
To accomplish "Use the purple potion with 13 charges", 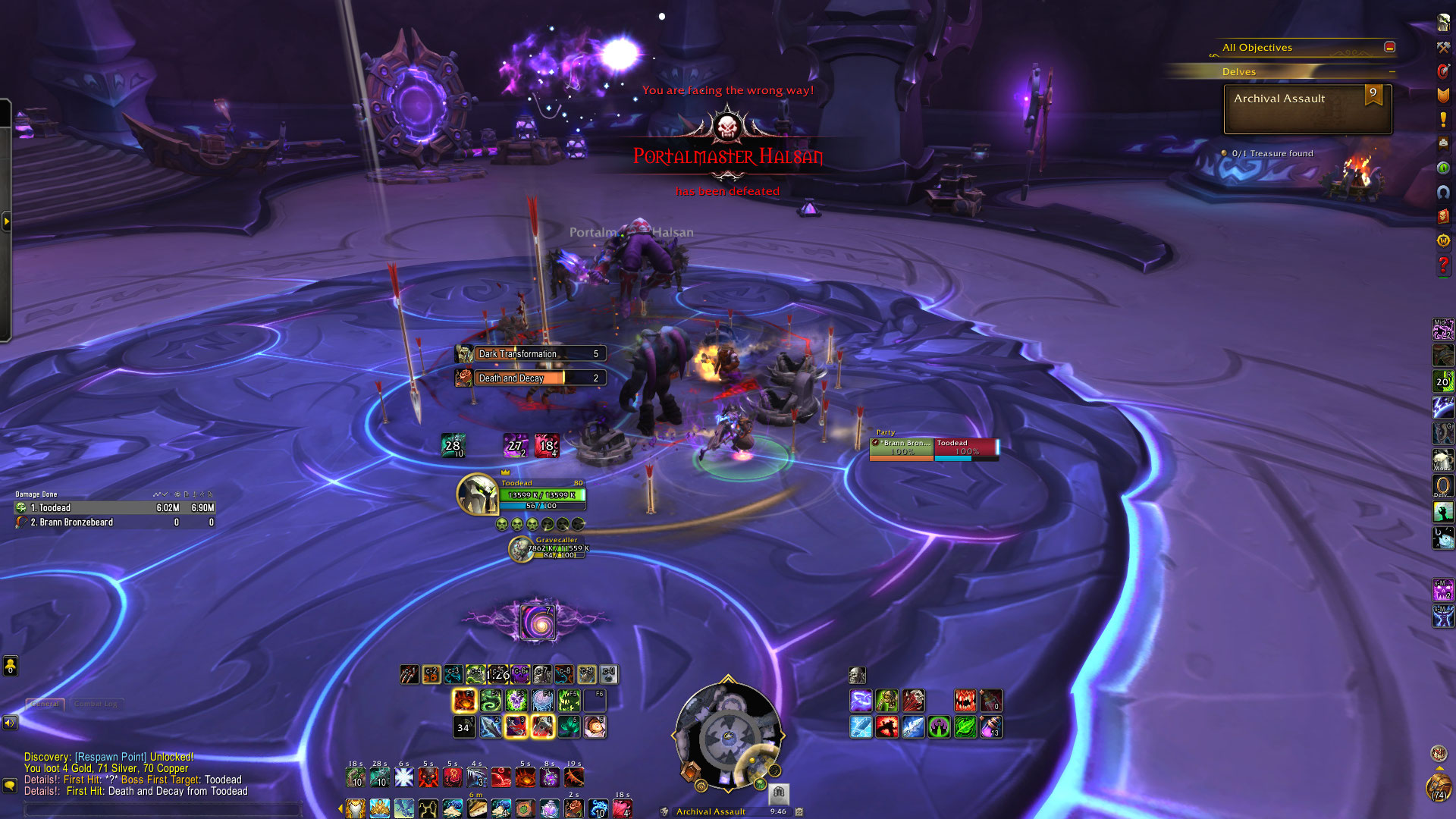I will pos(990,727).
